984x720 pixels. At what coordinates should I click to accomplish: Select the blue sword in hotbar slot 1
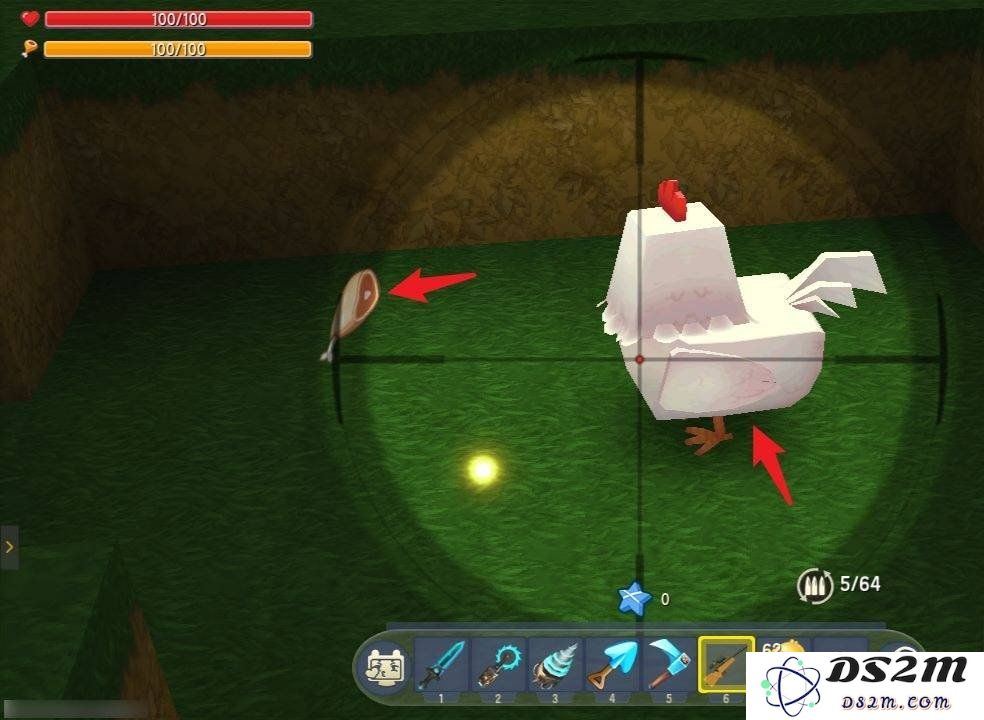pyautogui.click(x=441, y=663)
